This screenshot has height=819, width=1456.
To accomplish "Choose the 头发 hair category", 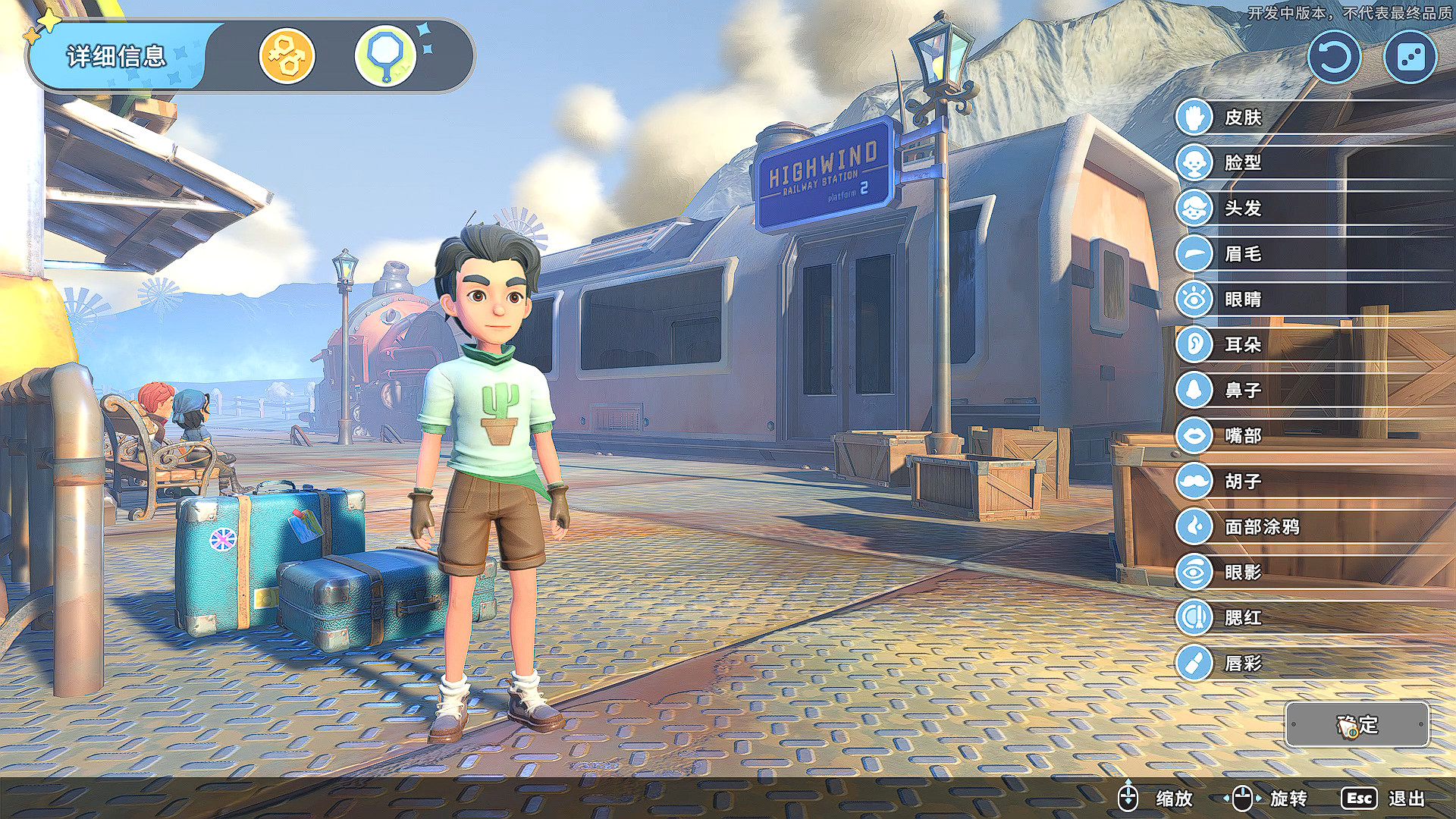I will click(x=1242, y=208).
